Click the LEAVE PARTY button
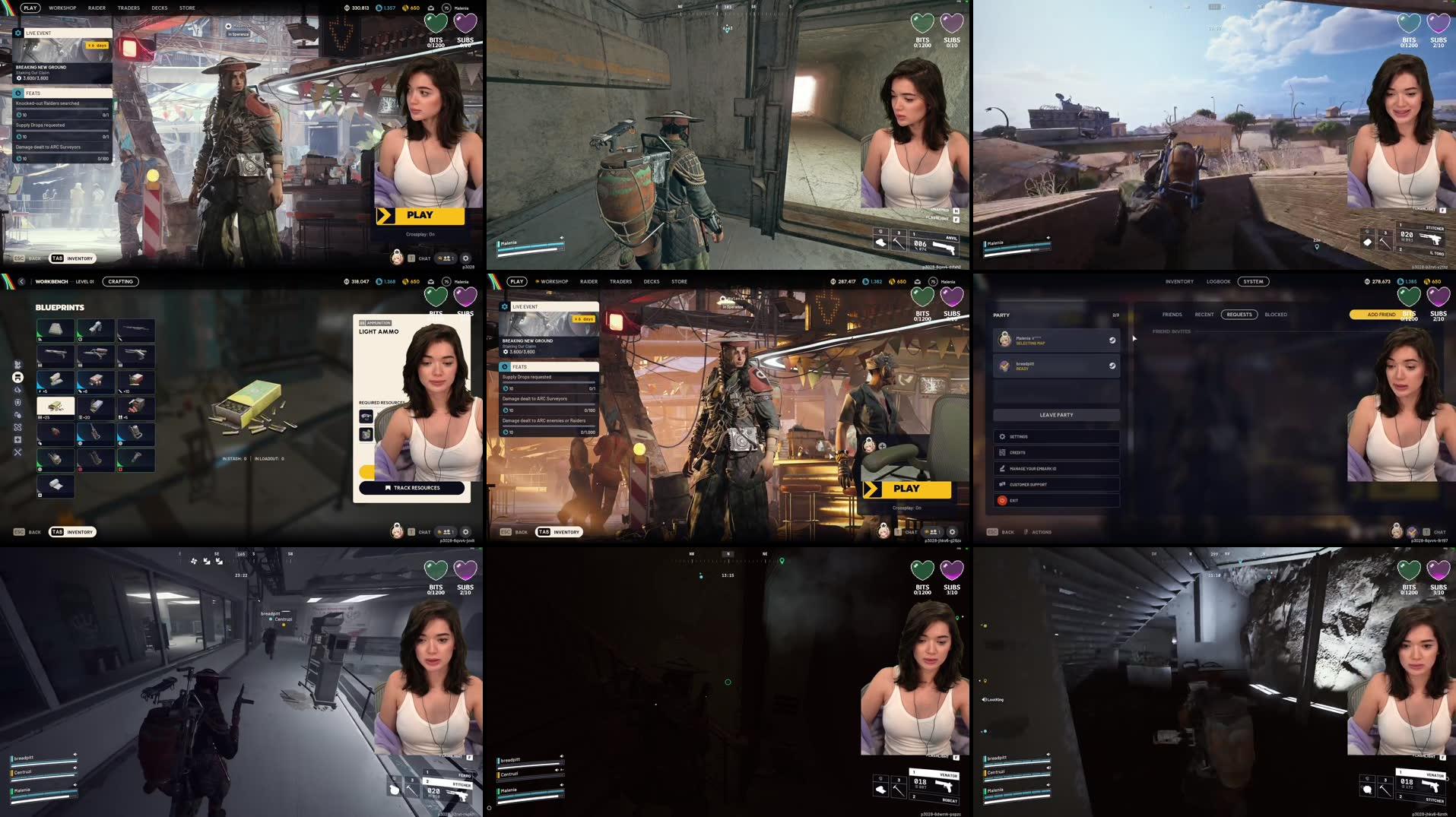 [1055, 415]
